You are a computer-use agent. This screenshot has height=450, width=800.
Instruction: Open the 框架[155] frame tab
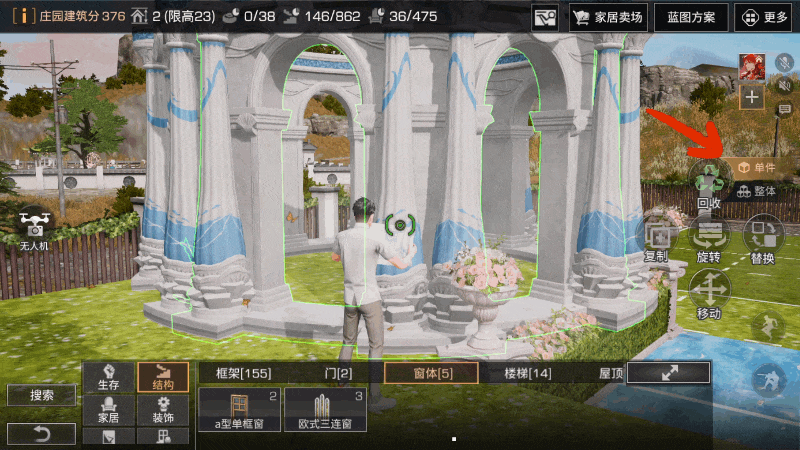pos(243,373)
